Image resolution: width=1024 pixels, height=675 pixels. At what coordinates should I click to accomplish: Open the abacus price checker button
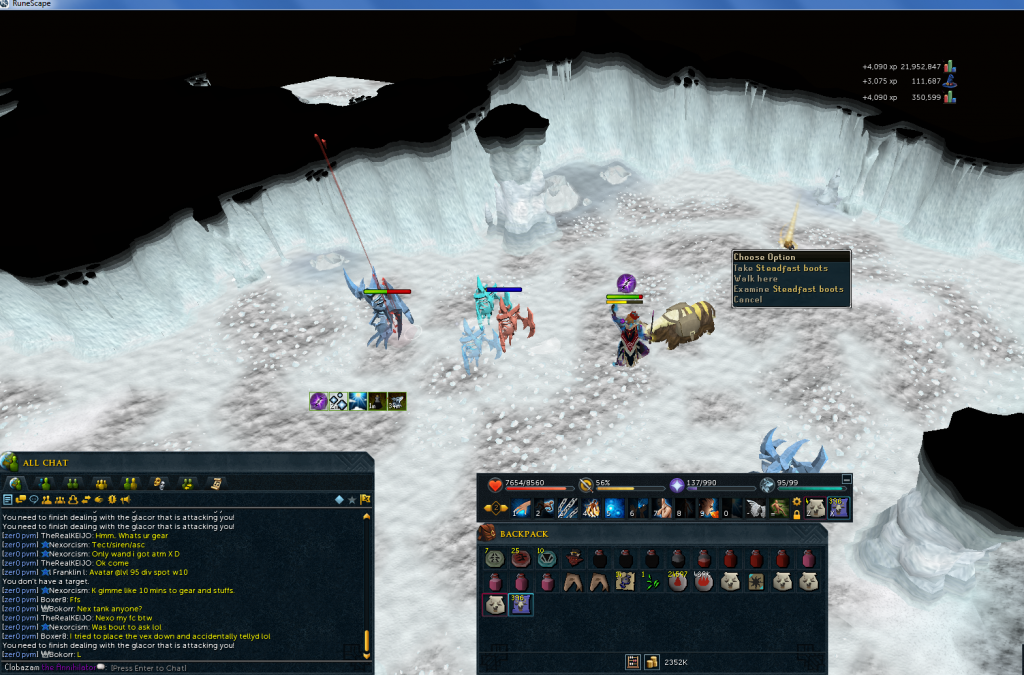pos(633,661)
